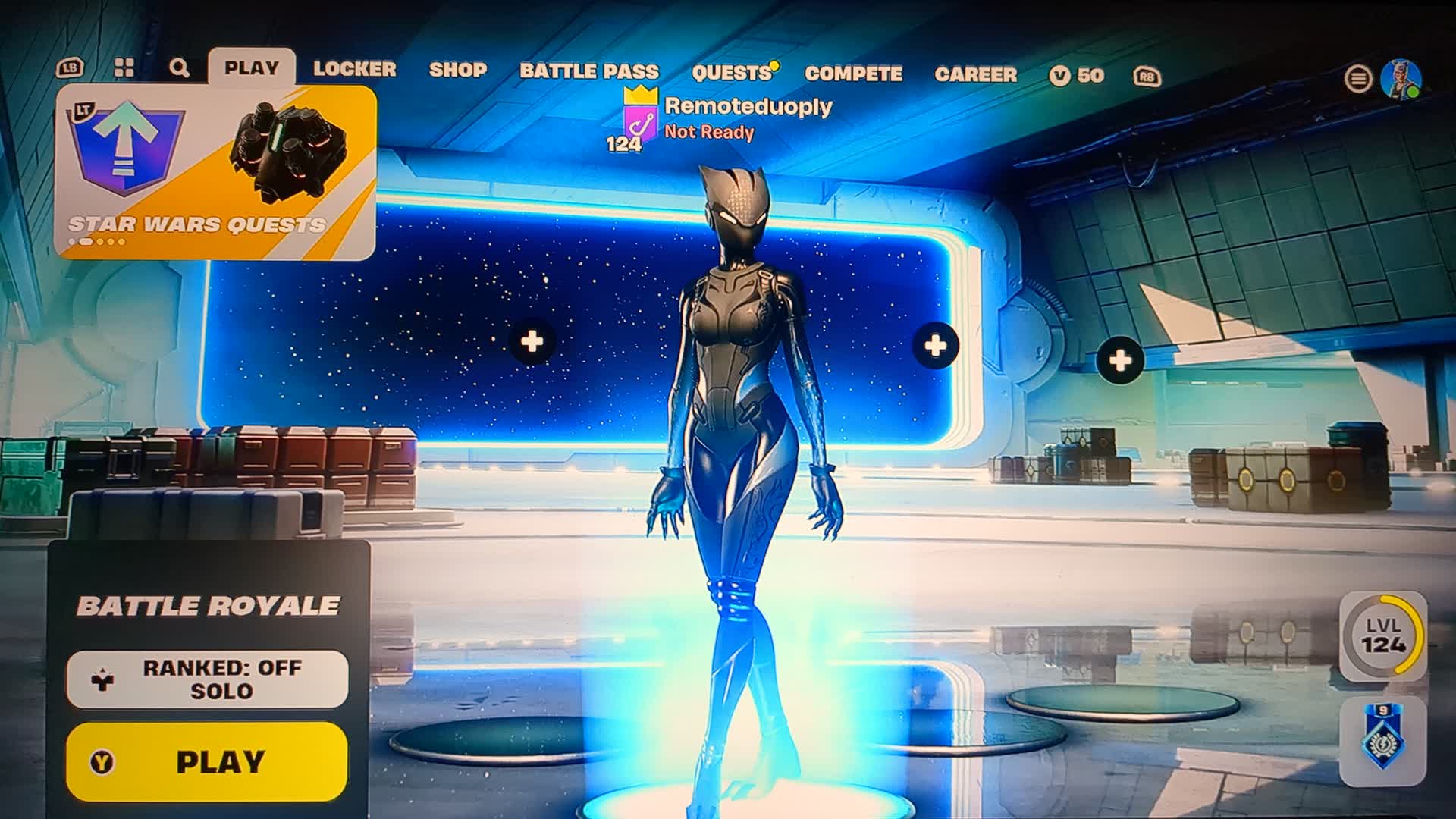This screenshot has height=819, width=1456.
Task: View the Career tab
Action: tap(975, 74)
